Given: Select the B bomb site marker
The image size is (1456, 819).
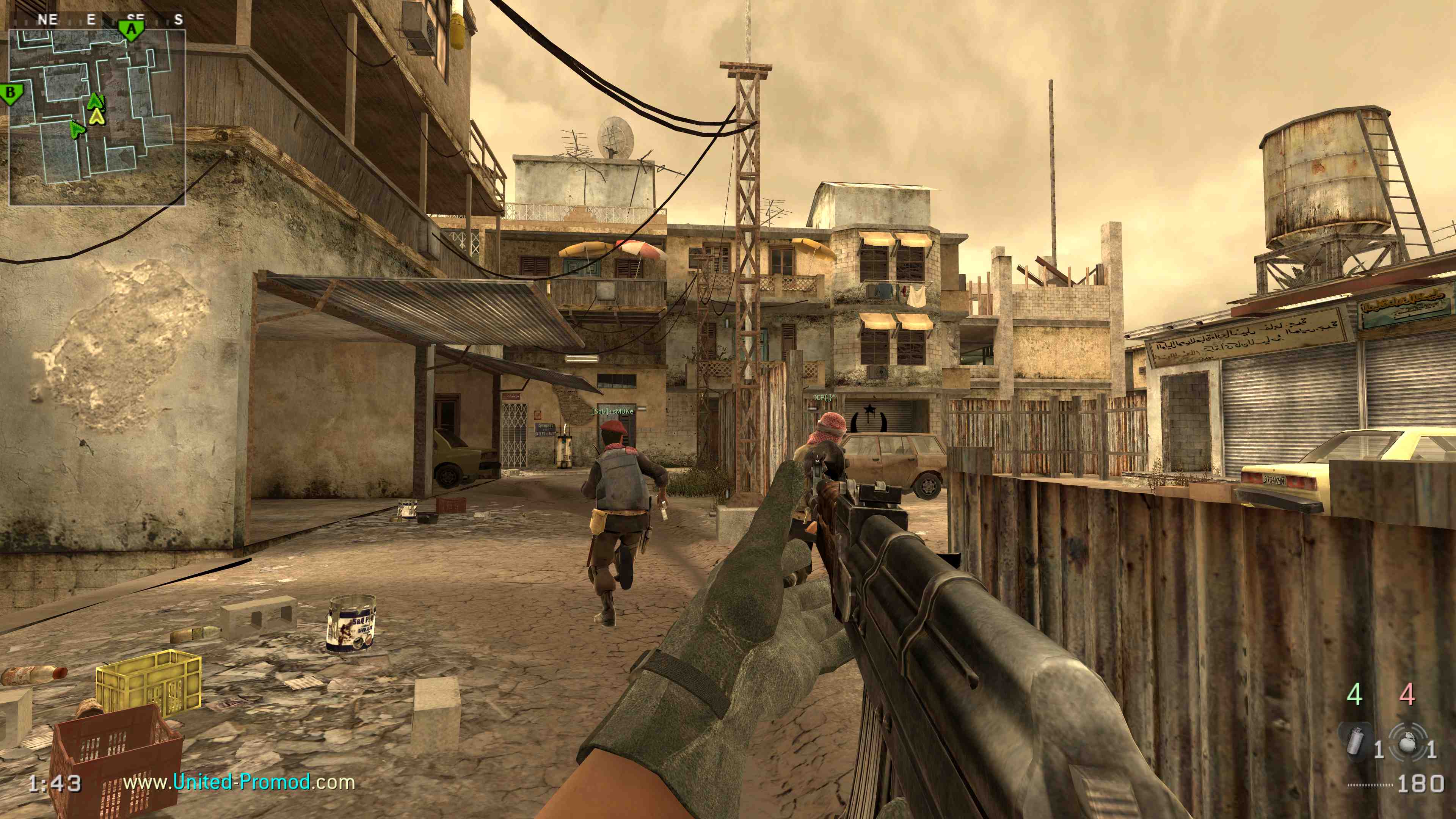Looking at the screenshot, I should point(11,93).
